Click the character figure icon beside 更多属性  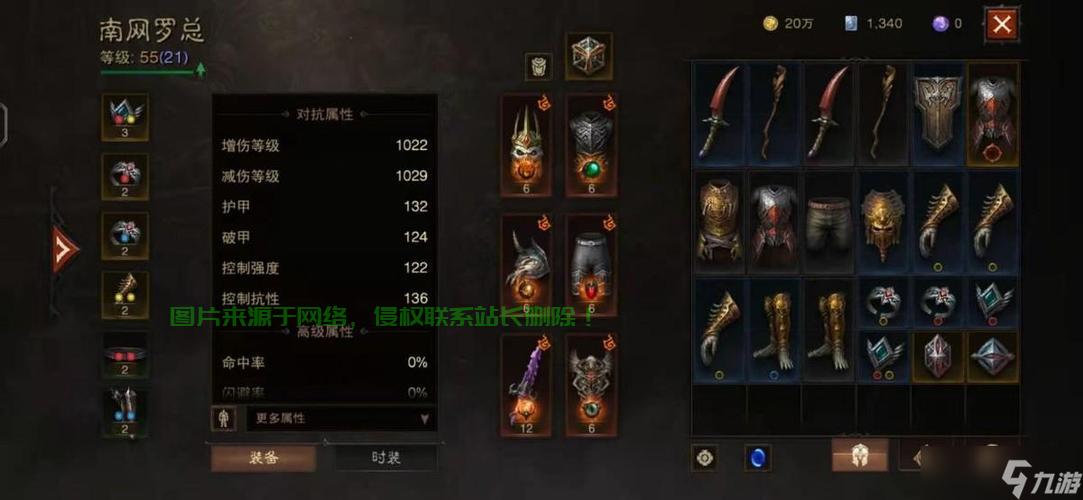coord(223,418)
